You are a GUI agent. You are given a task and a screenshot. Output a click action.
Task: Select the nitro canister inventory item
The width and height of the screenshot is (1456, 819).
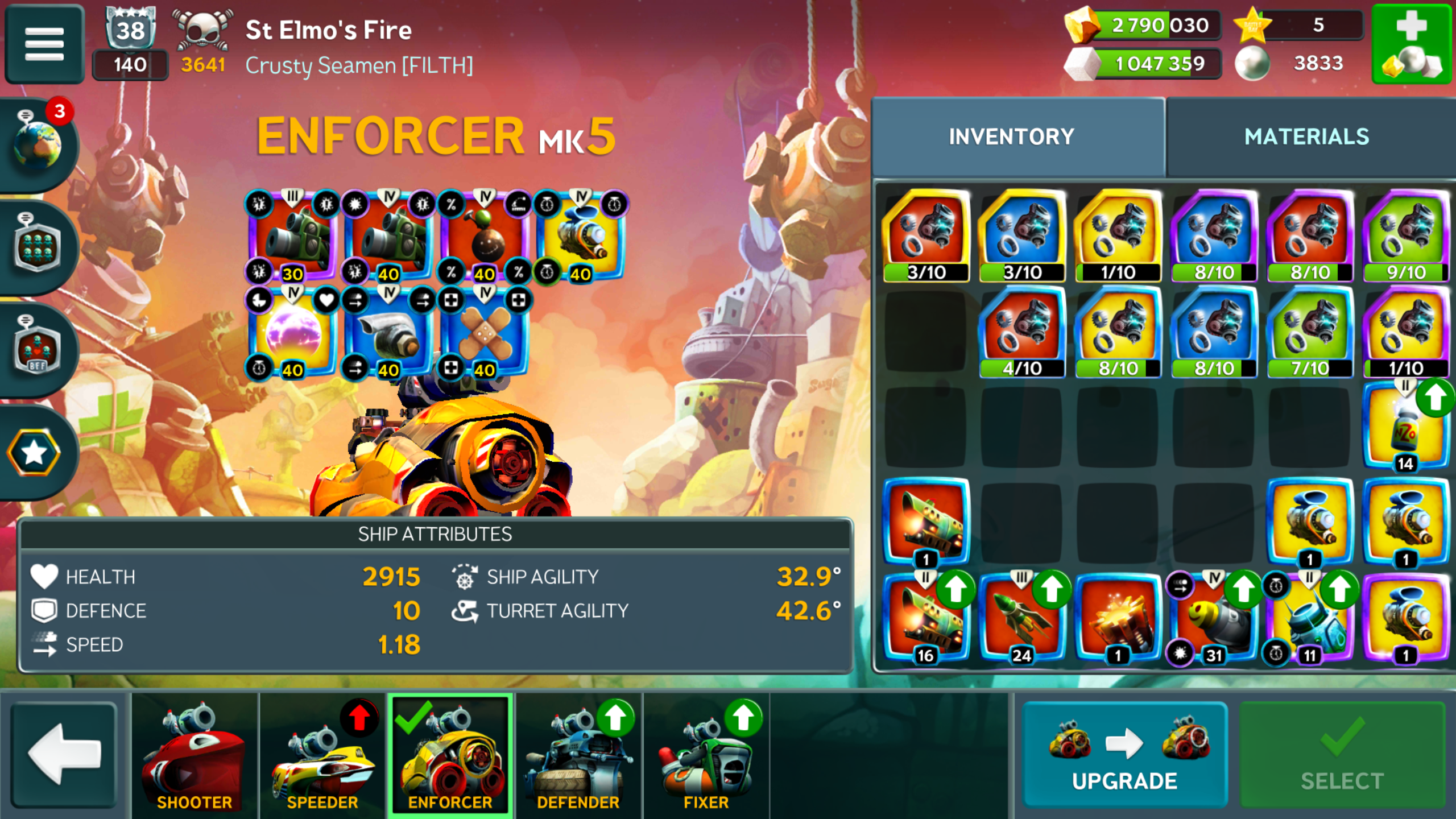[x=1405, y=428]
